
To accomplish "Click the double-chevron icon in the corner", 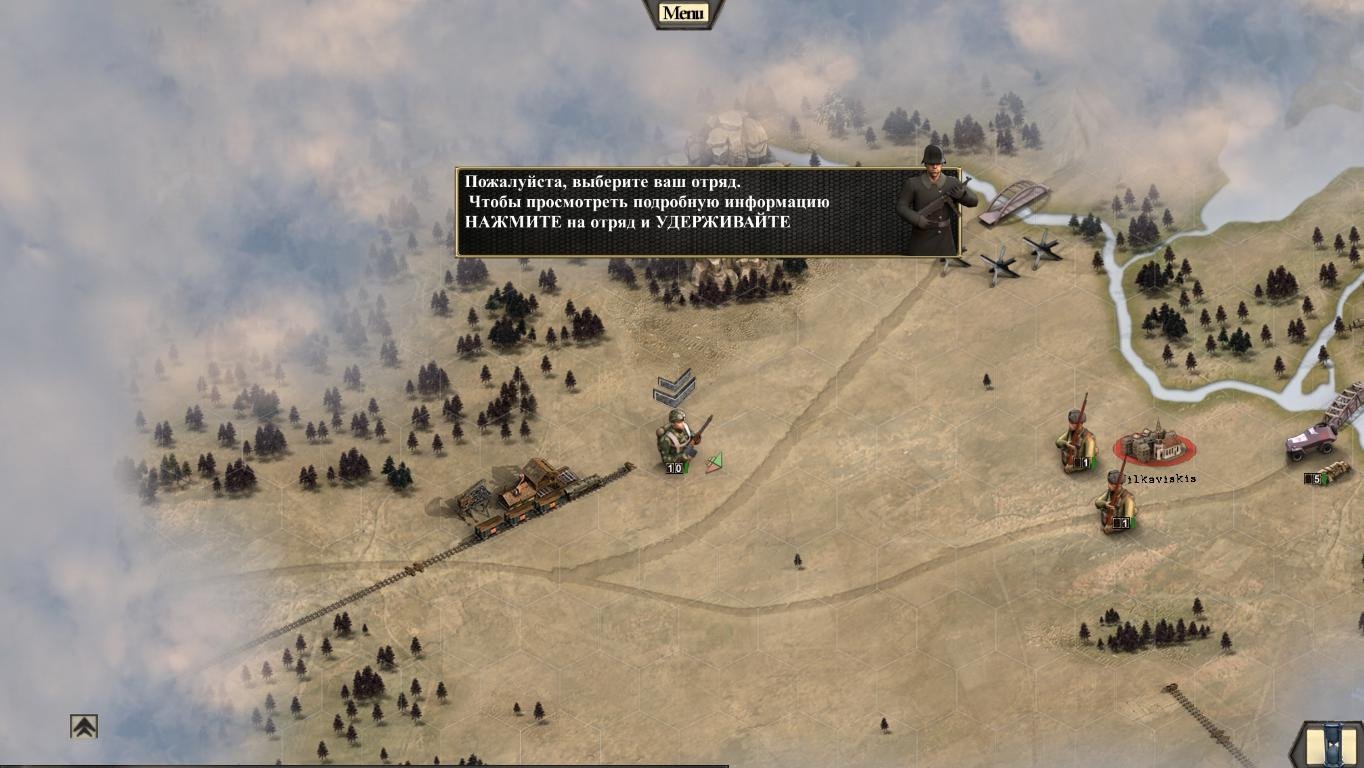I will [x=84, y=726].
